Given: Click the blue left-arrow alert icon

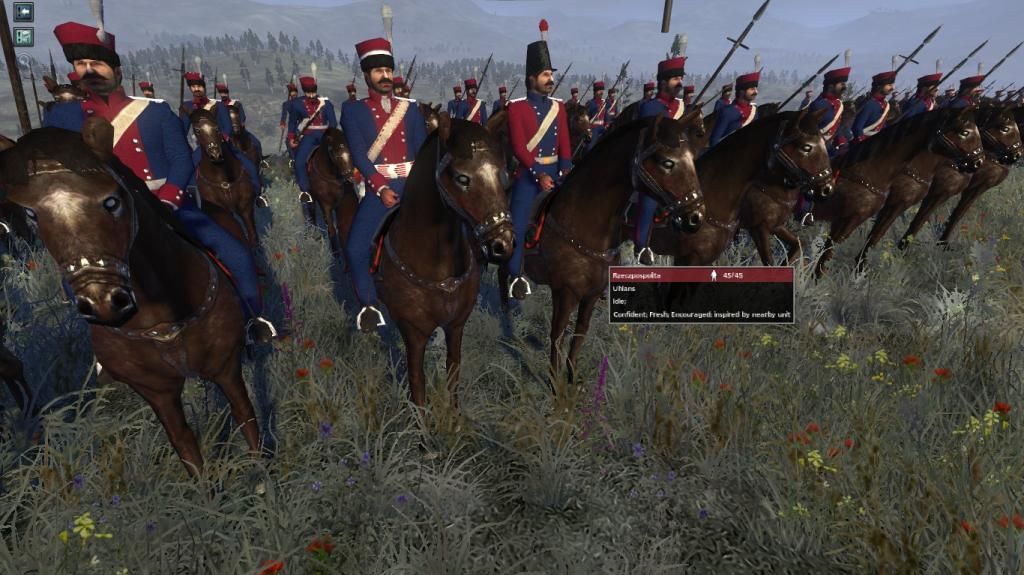Looking at the screenshot, I should click(23, 12).
